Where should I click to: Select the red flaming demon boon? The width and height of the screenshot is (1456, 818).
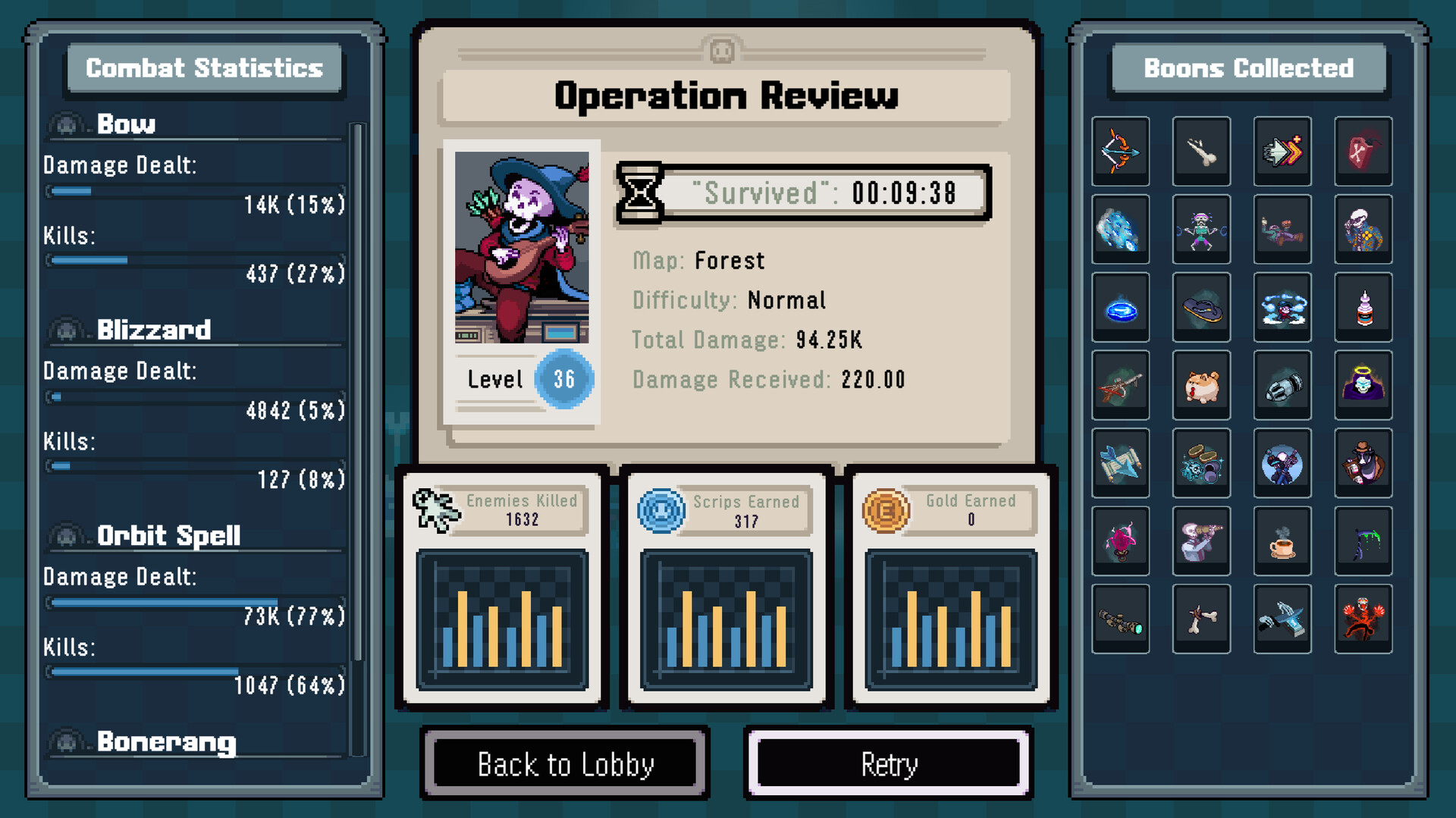click(x=1363, y=619)
